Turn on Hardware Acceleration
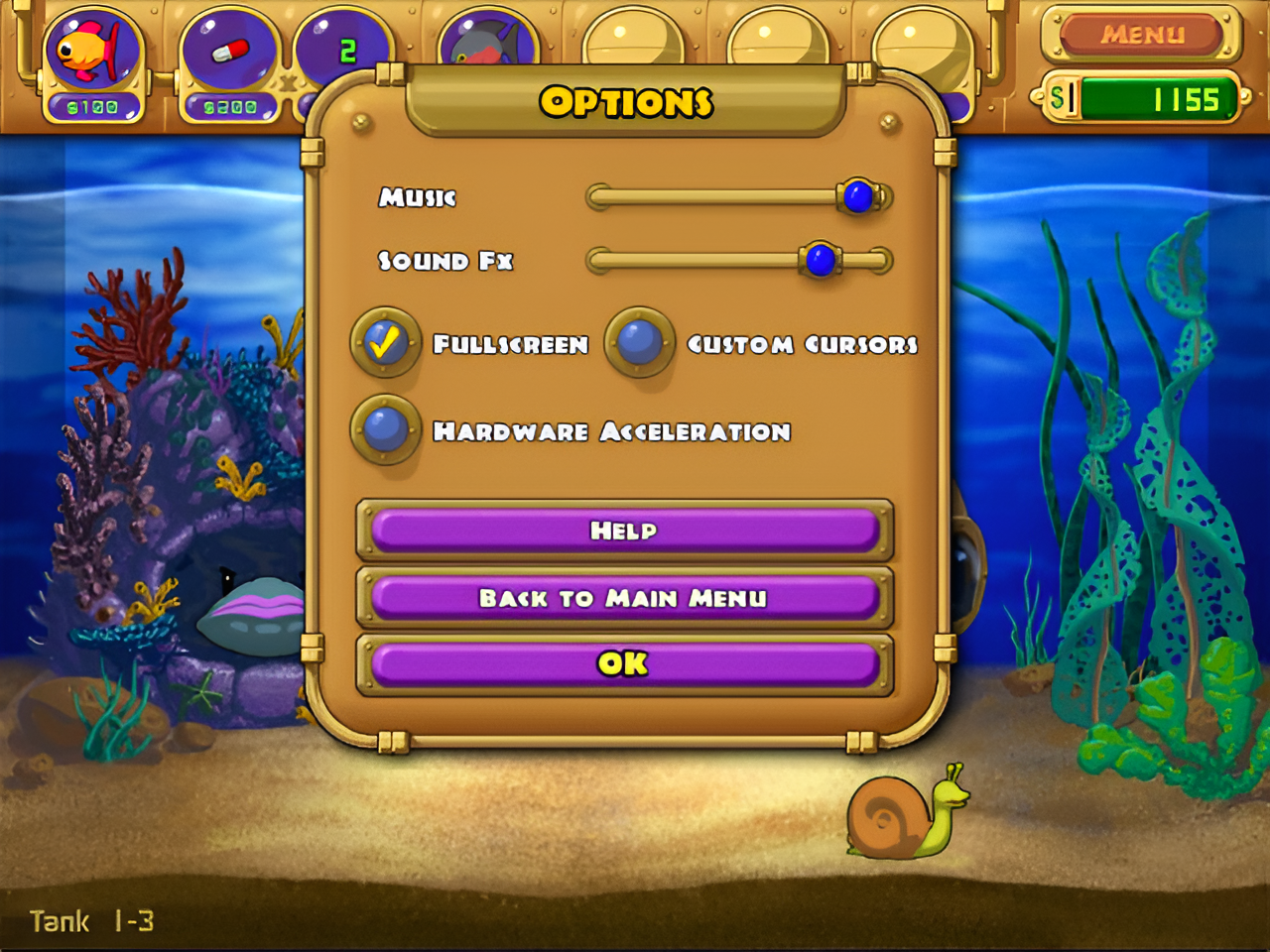The image size is (1270, 952). click(385, 429)
